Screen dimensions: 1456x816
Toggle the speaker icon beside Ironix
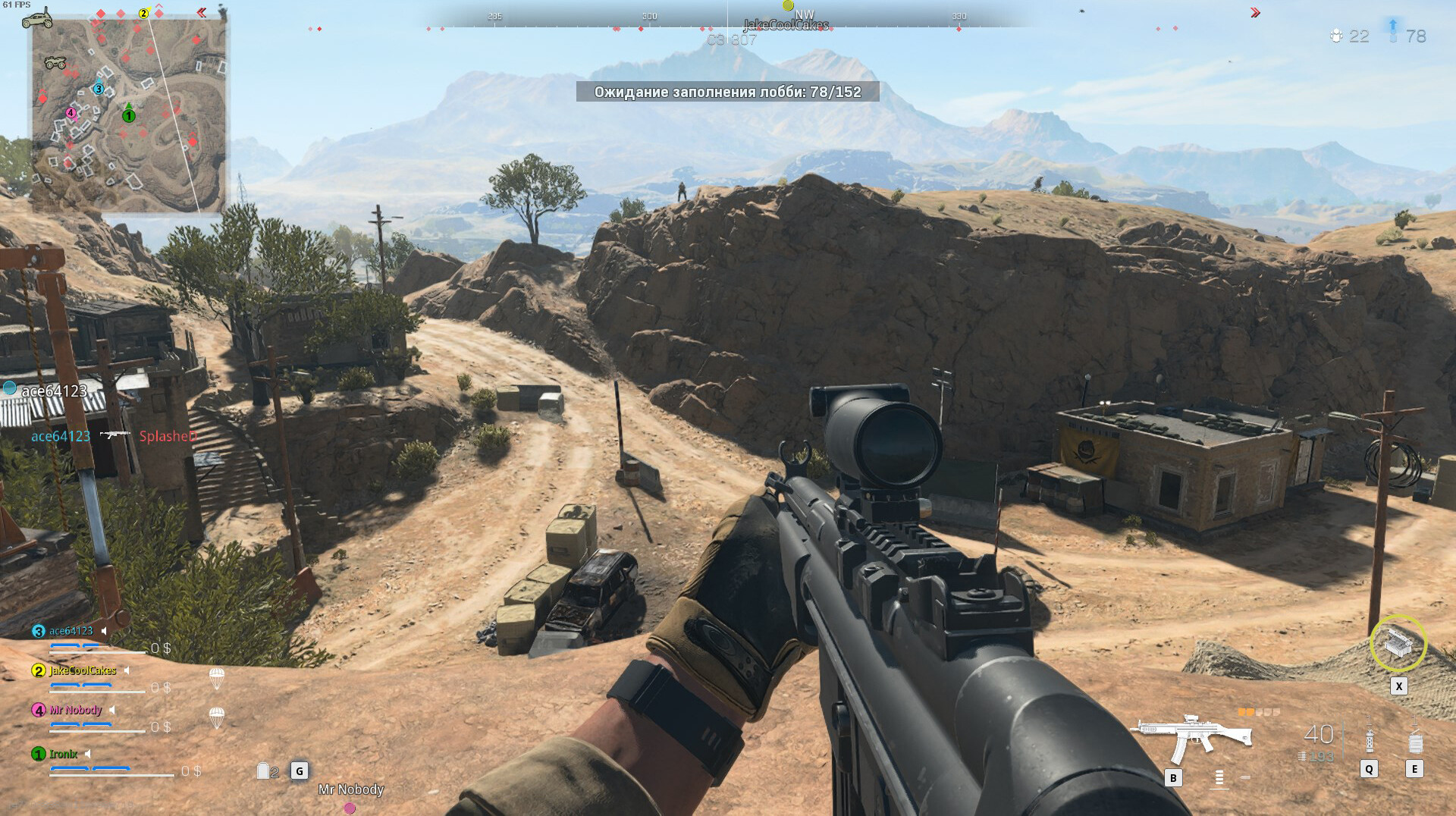pos(88,754)
